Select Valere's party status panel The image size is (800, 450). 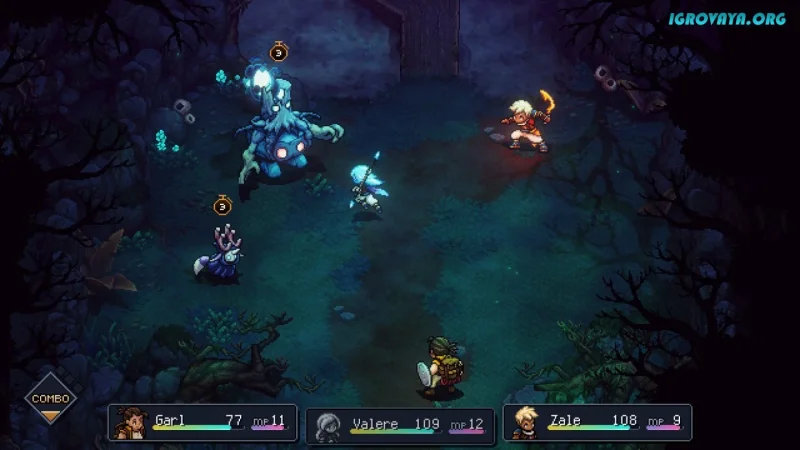tap(400, 424)
